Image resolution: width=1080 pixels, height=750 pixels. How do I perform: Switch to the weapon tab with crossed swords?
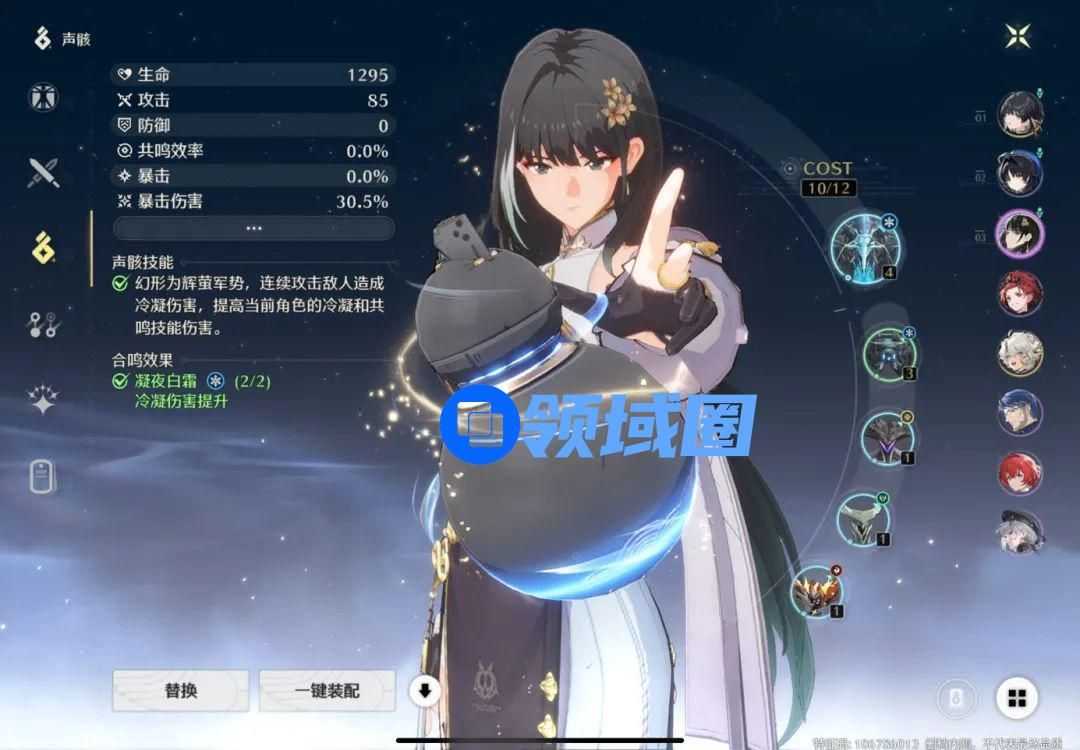point(43,173)
